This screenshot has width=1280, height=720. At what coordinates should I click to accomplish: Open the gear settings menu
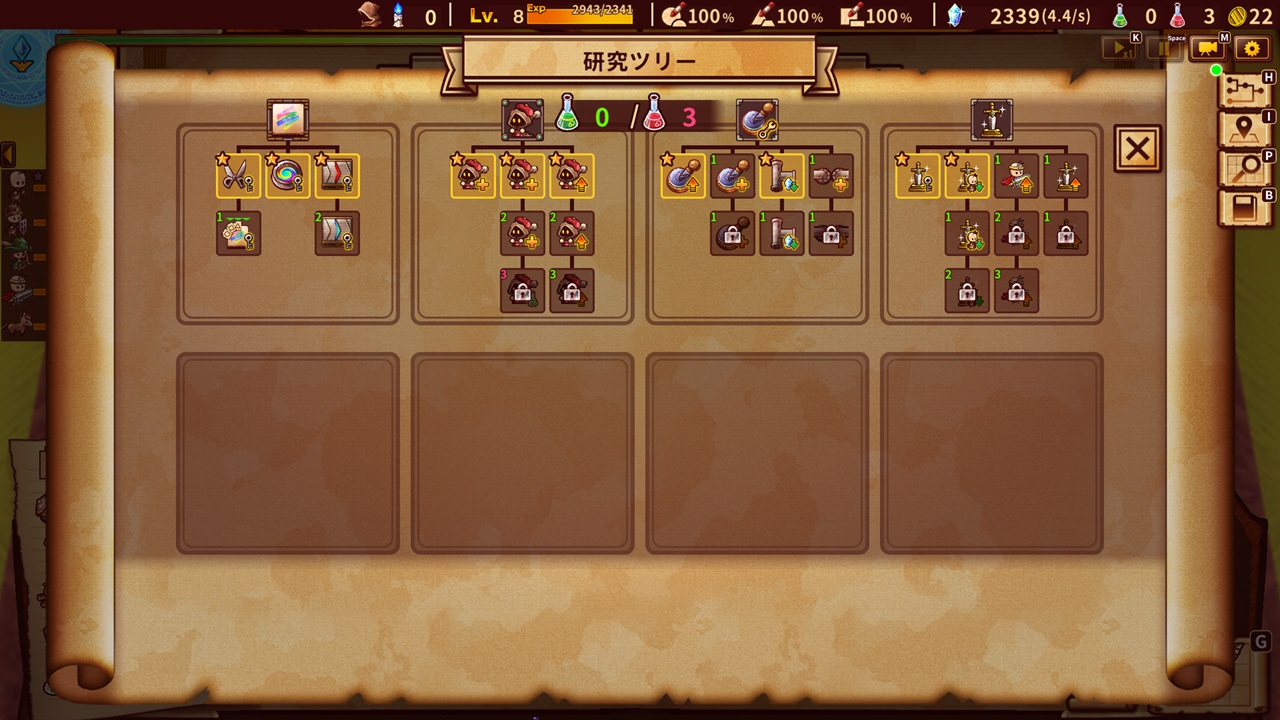click(x=1251, y=48)
